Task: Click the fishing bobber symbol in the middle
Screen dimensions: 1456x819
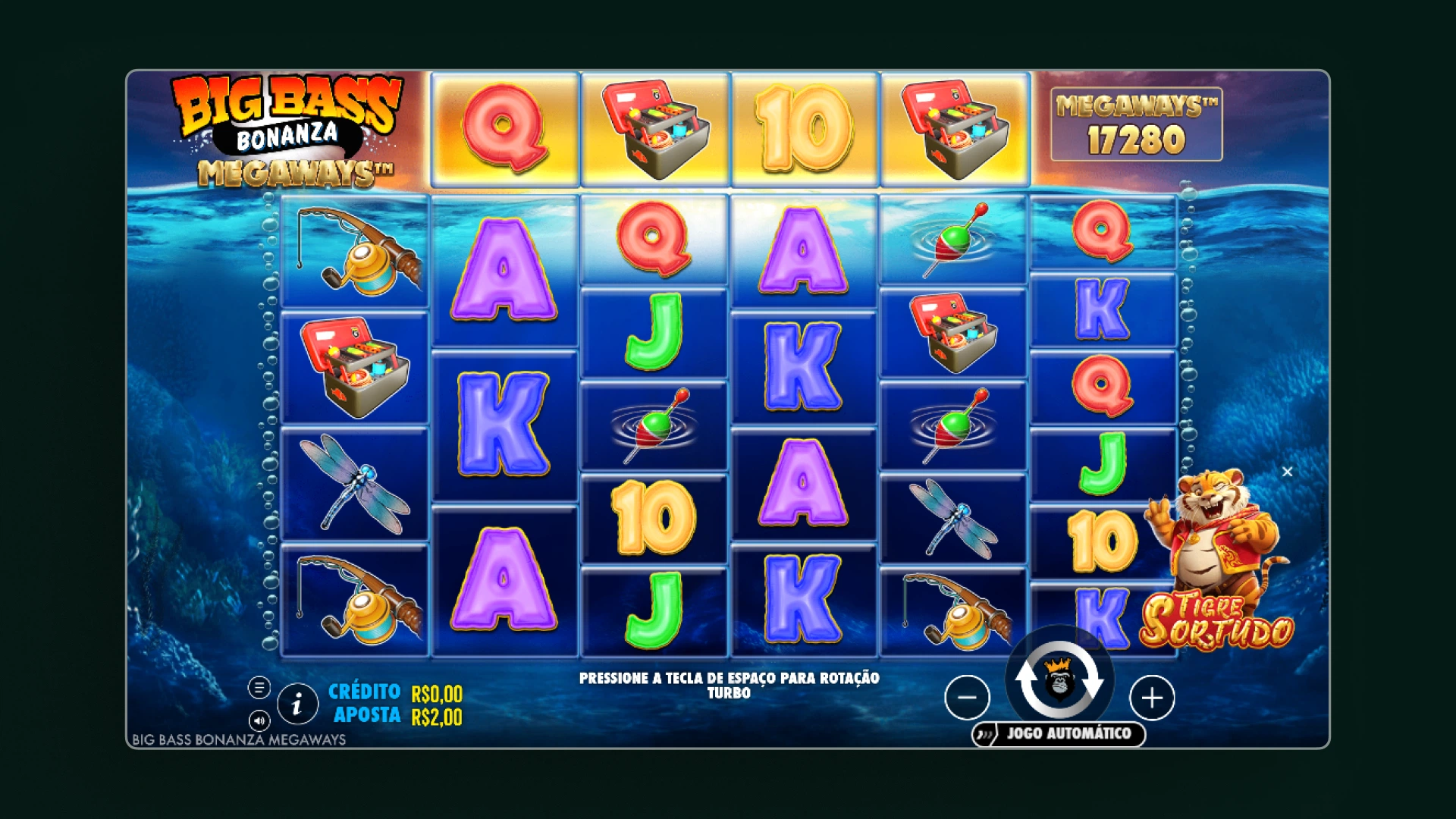Action: pos(654,426)
